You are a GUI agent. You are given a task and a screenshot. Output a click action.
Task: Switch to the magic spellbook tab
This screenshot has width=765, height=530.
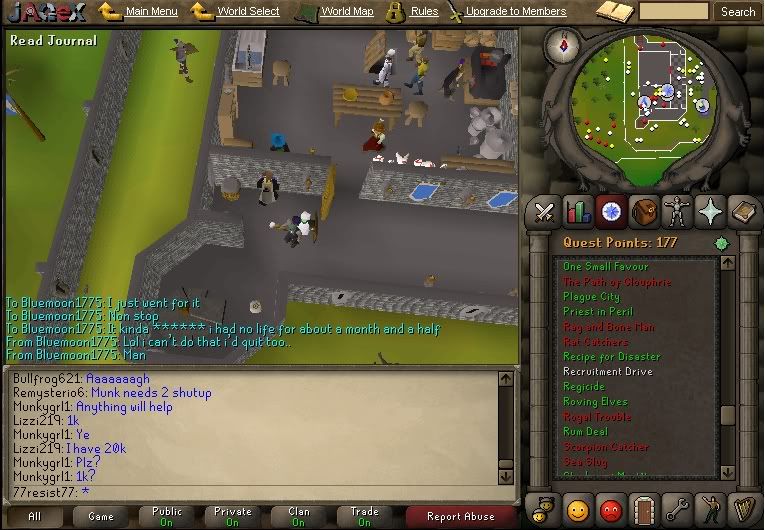[x=744, y=212]
